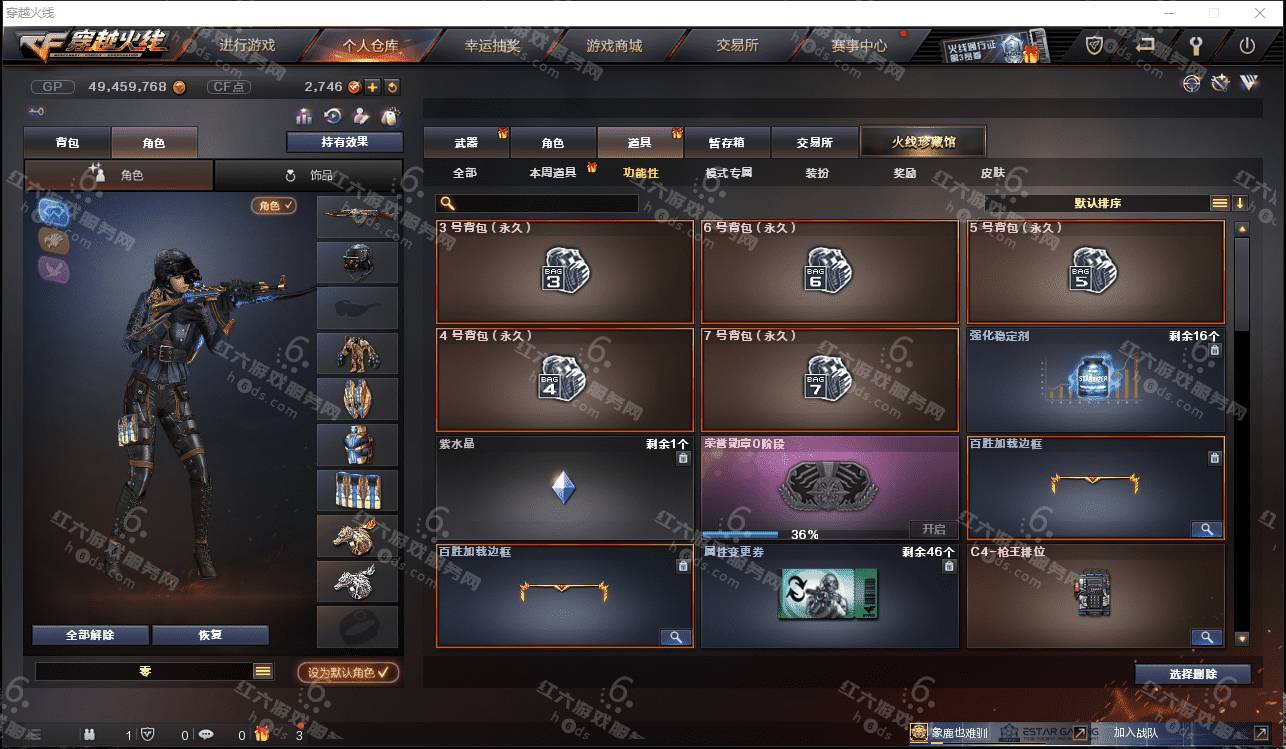1286x749 pixels.
Task: Open the 游戏商城 game shop
Action: [x=614, y=46]
